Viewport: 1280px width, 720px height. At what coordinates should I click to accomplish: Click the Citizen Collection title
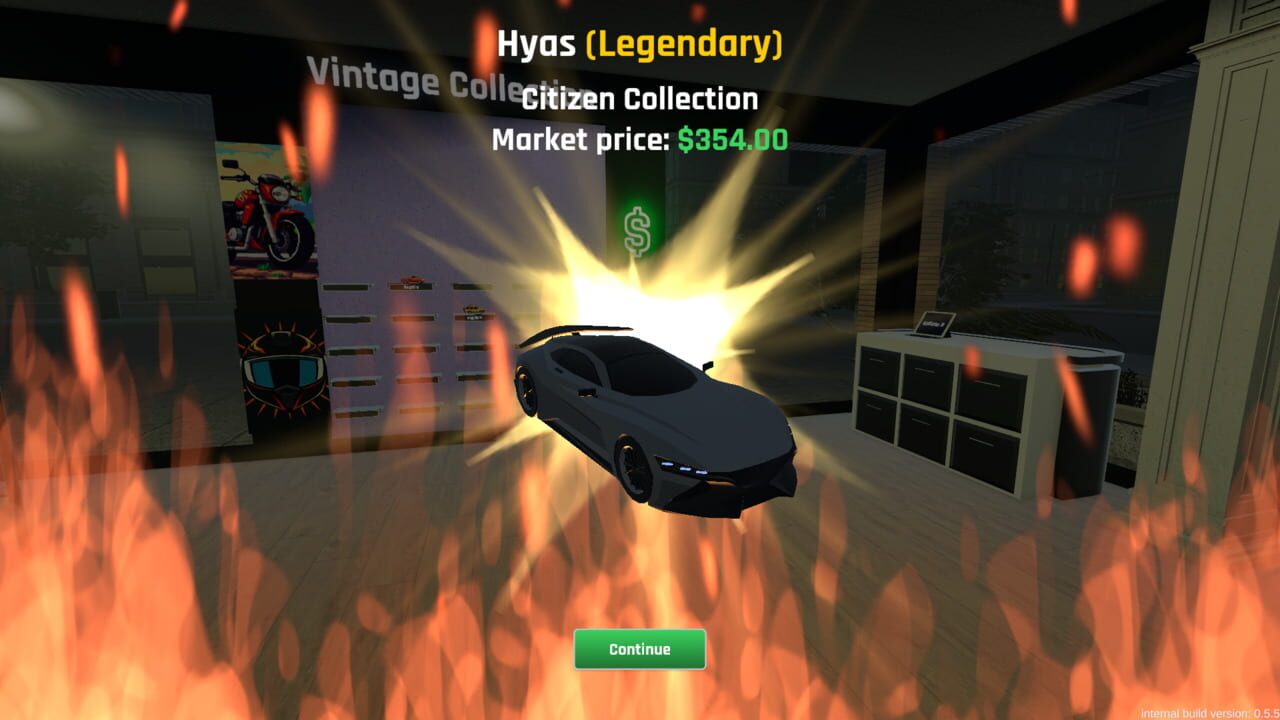tap(640, 98)
